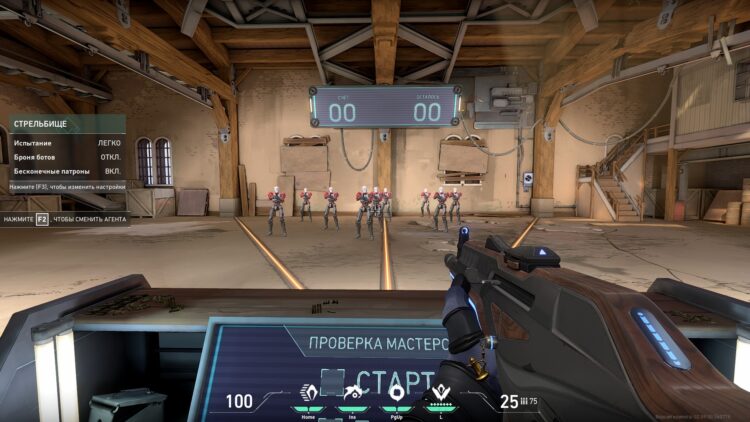Toggle the Бесконечные патроны setting
Image resolution: width=750 pixels, height=422 pixels.
tap(67, 171)
